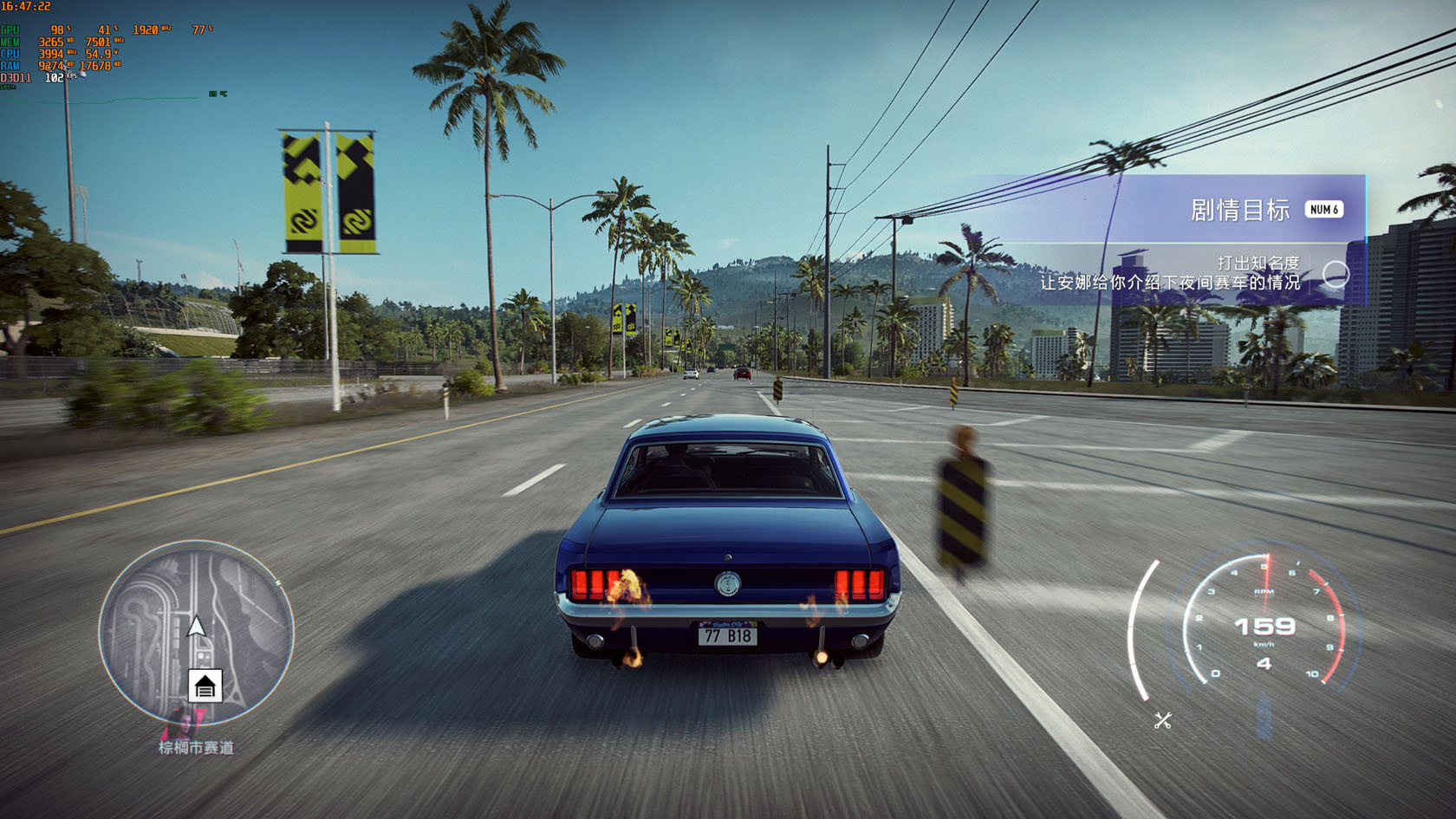Select the garage marker on the minimap
1456x819 pixels.
coord(205,686)
